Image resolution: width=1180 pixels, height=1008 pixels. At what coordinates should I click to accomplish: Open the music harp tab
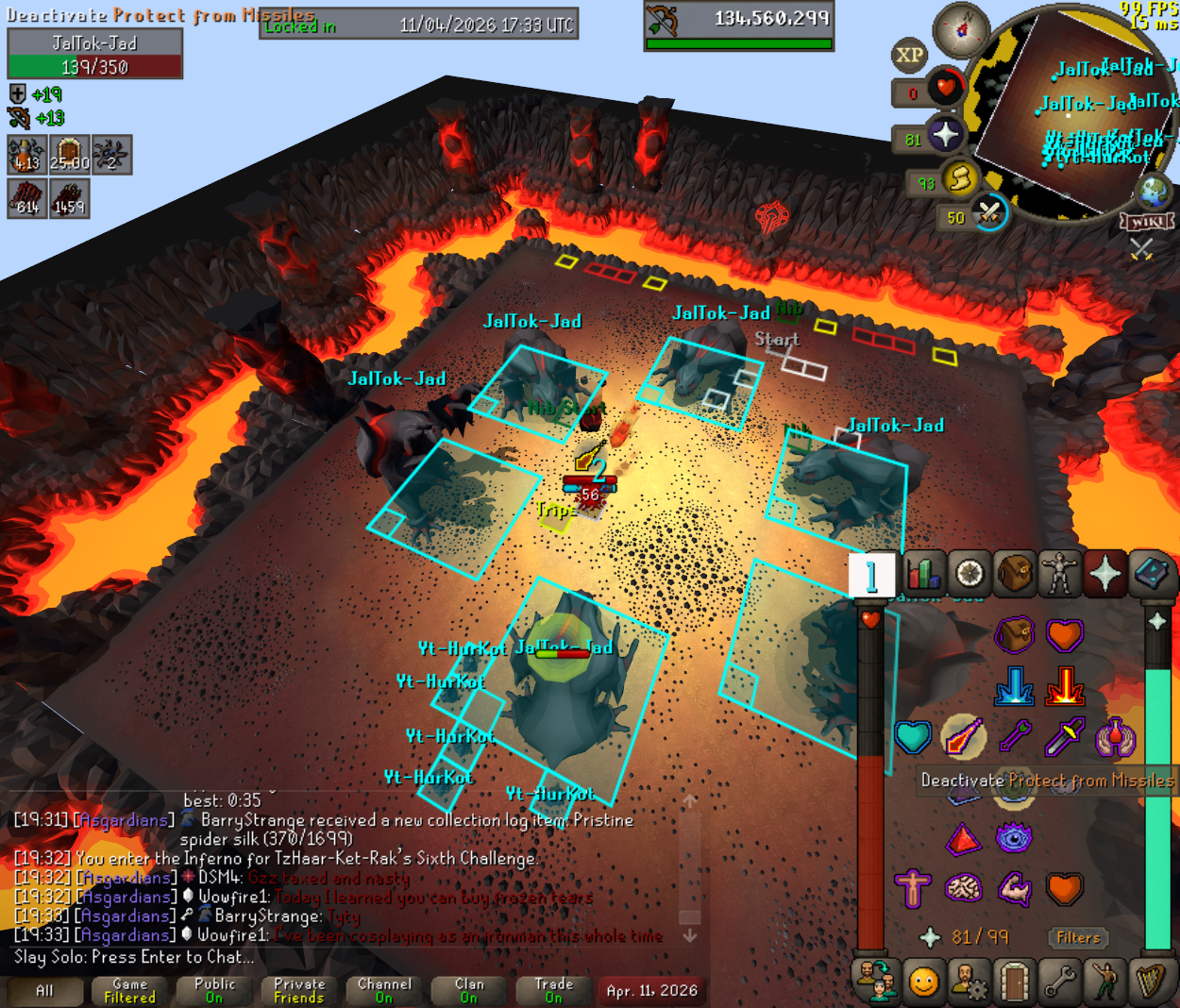[x=1150, y=983]
